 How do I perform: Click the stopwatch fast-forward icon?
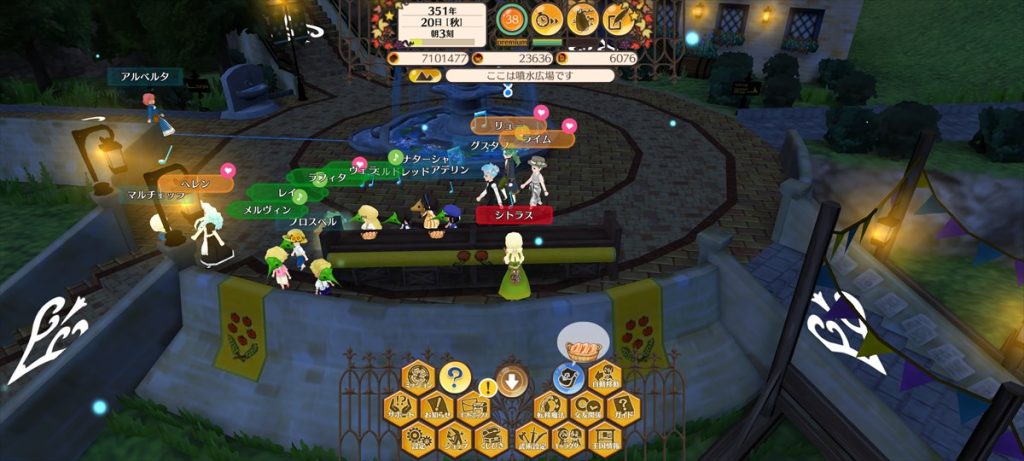point(546,18)
